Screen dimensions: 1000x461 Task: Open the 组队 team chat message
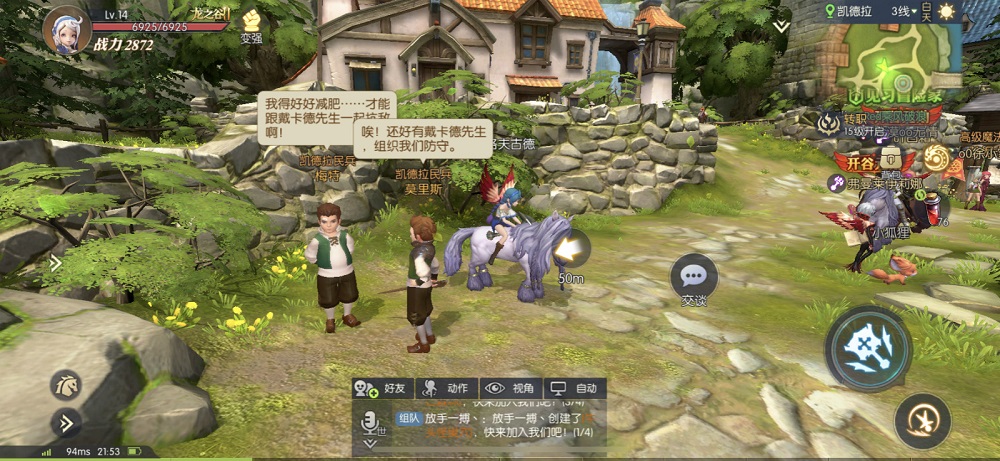[x=409, y=418]
